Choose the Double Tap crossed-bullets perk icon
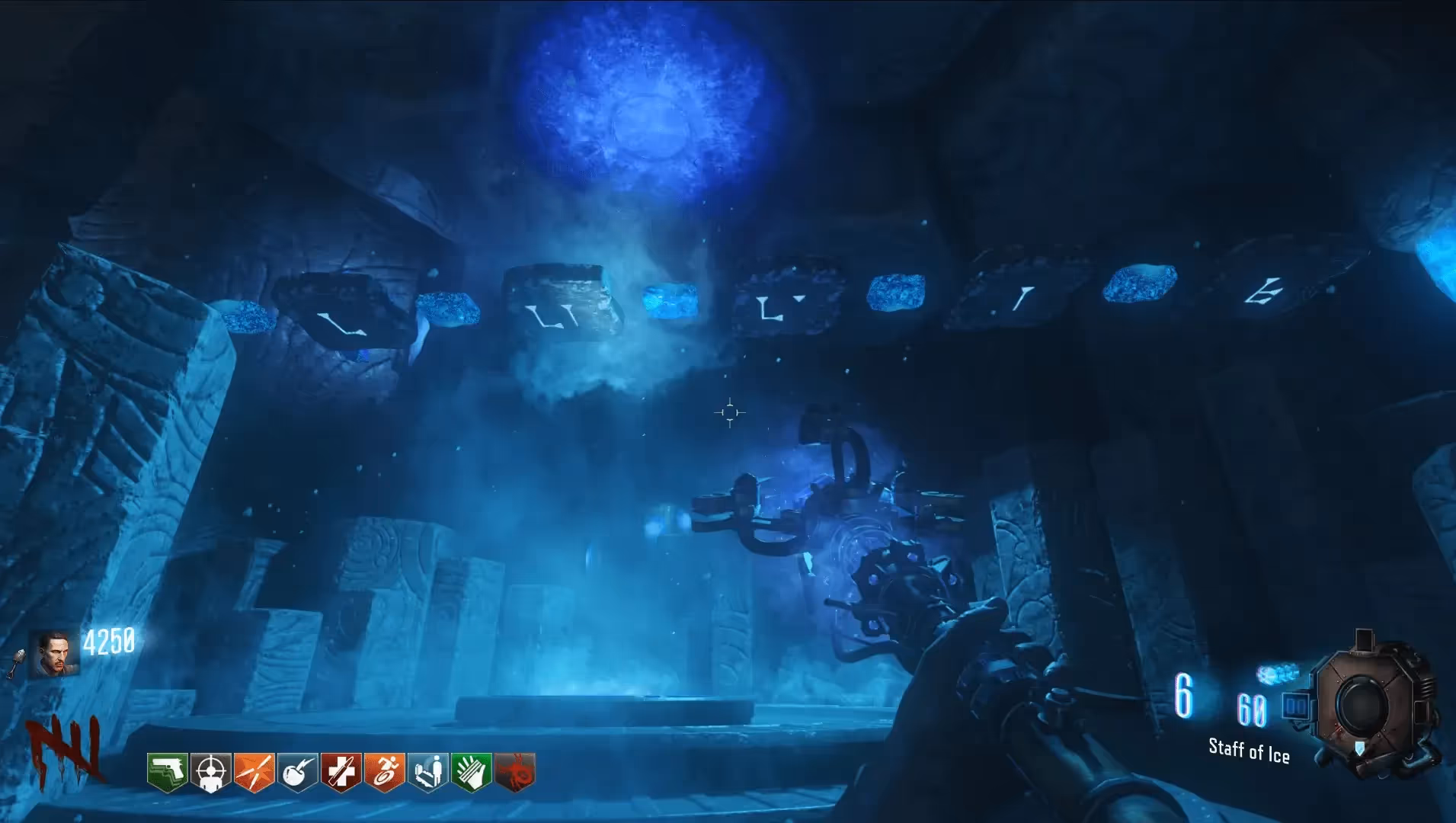The image size is (1456, 823). [254, 772]
